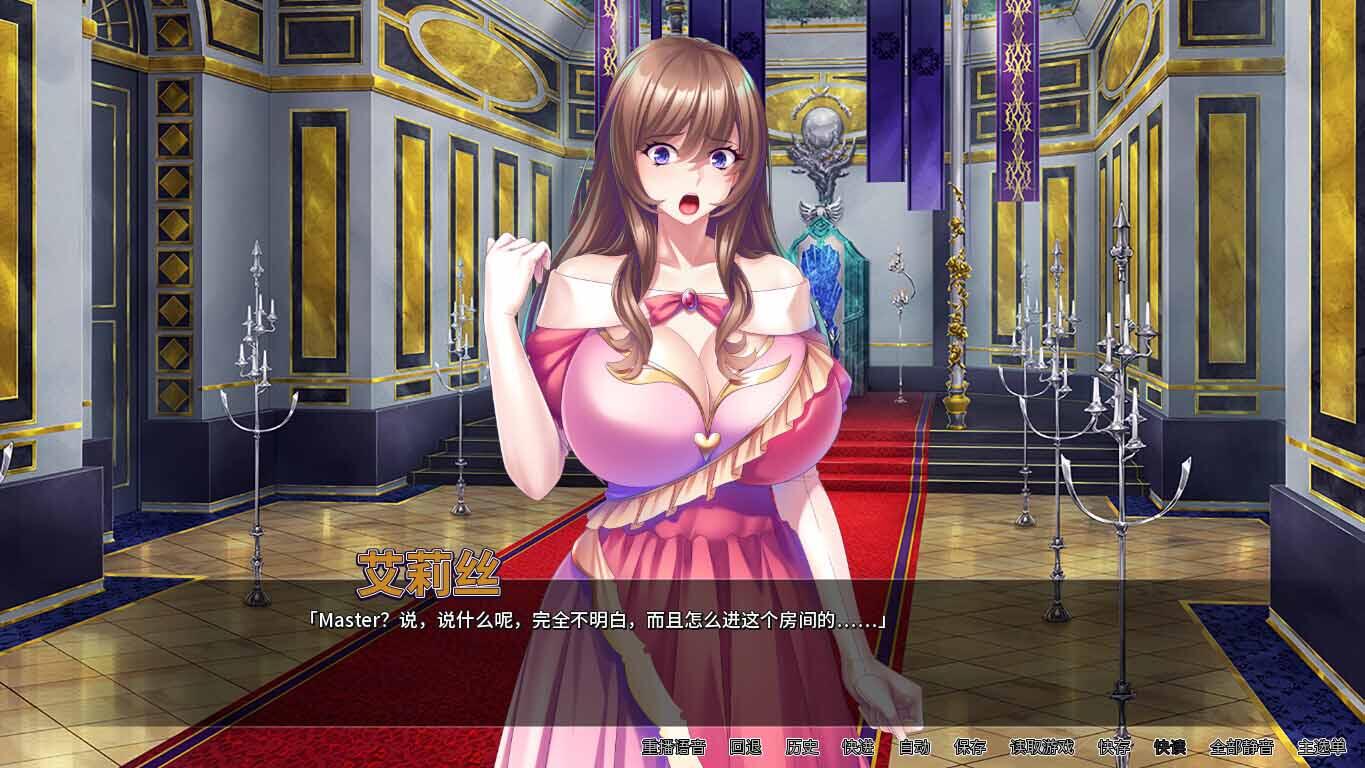Replay the last voice line (重播语音)
The width and height of the screenshot is (1365, 768).
[675, 747]
